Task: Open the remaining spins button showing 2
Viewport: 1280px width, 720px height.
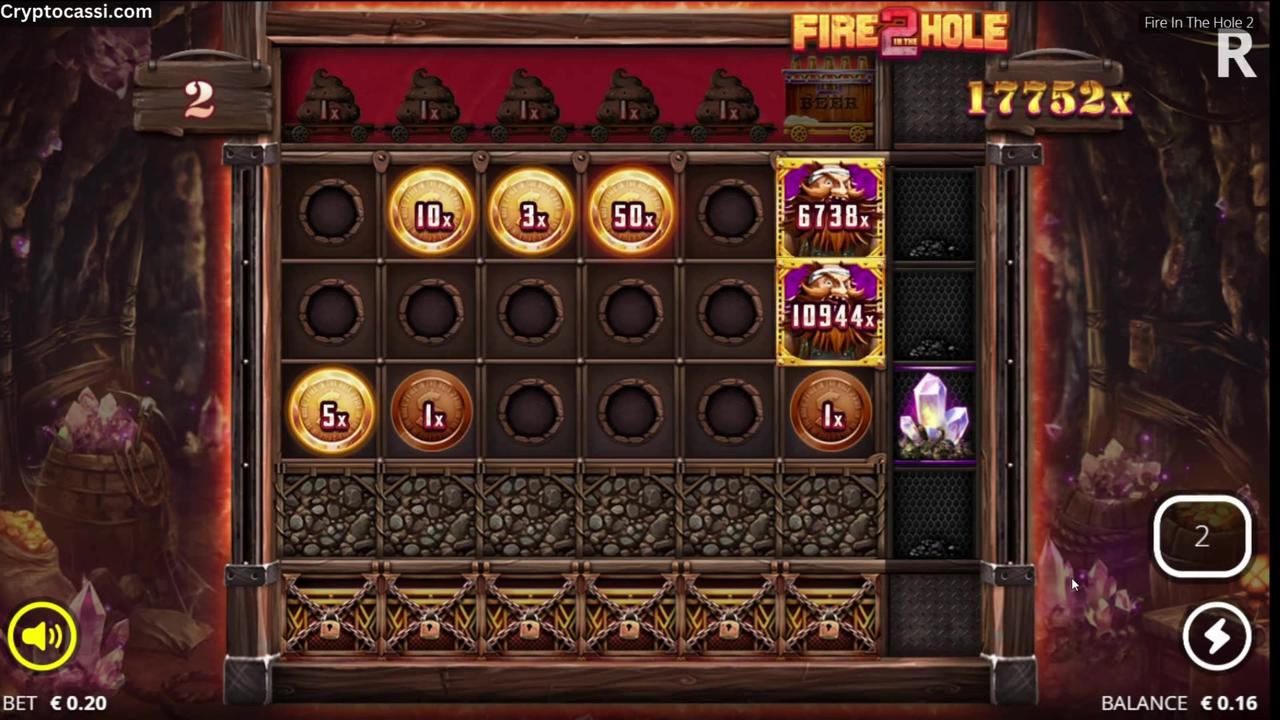Action: (x=1201, y=537)
